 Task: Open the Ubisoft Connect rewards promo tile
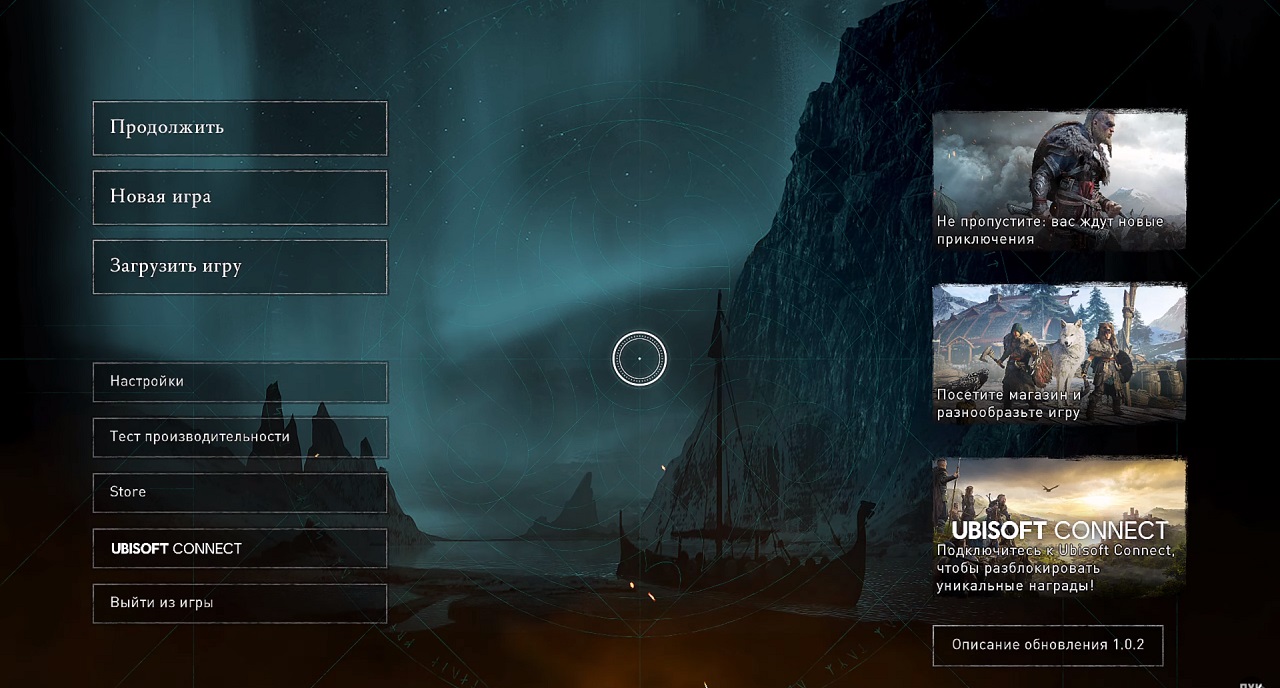pyautogui.click(x=1059, y=526)
